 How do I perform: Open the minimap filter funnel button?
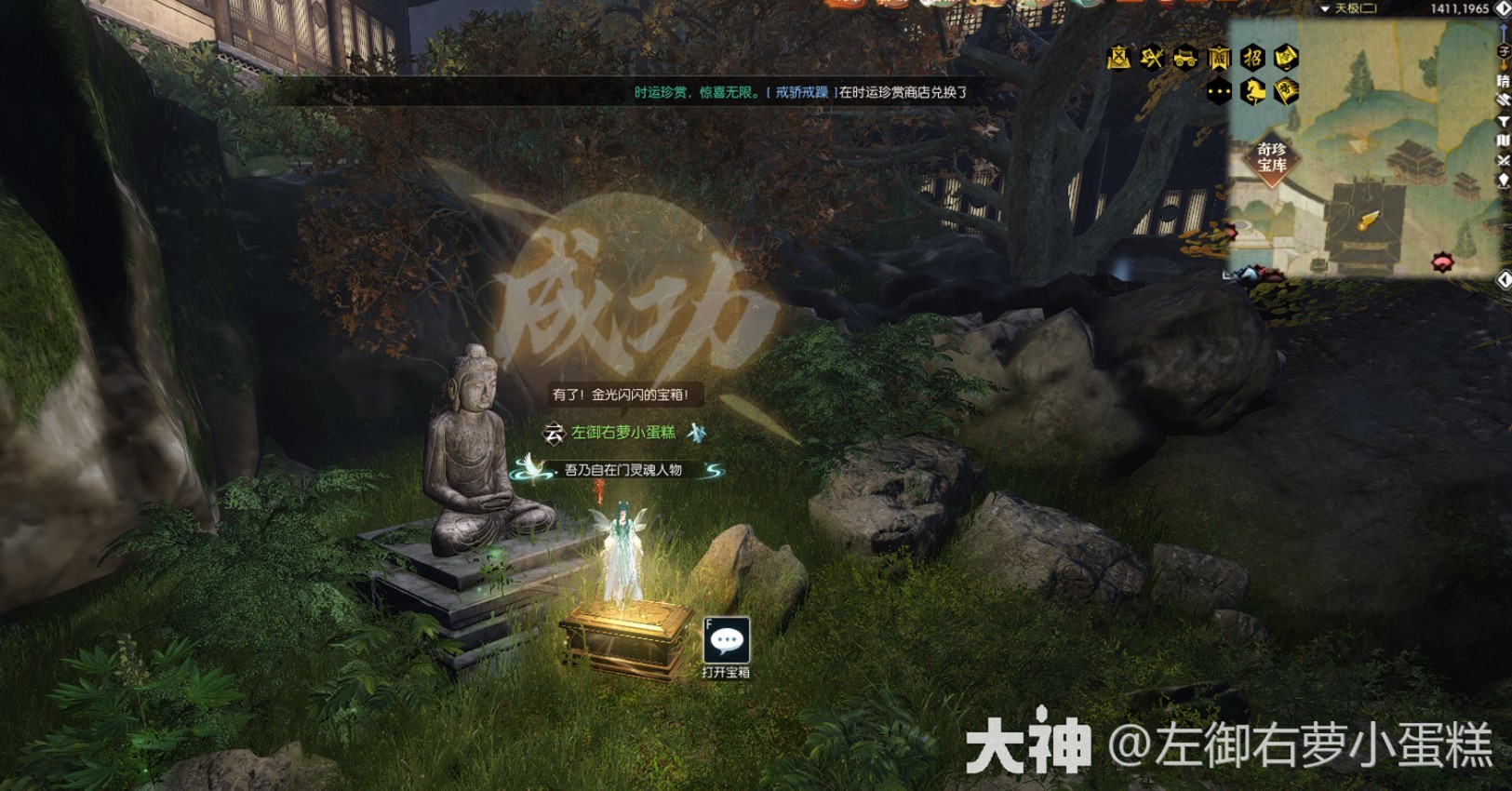(1503, 121)
